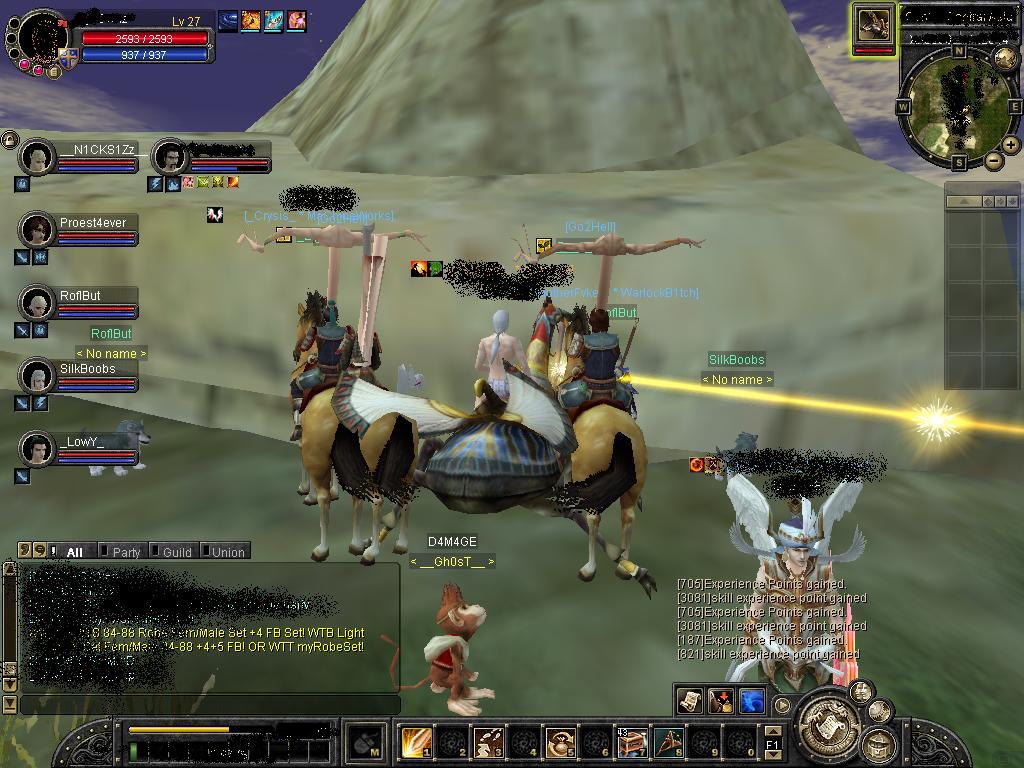Screen dimensions: 1024x768
Task: Zoom in the minimap with plus button
Action: pos(1010,145)
